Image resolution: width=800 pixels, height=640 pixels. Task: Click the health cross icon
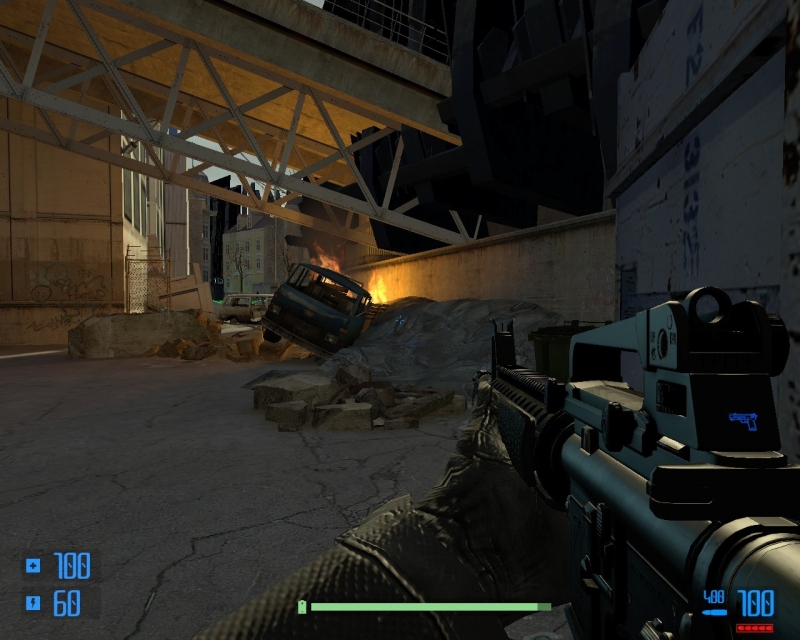pyautogui.click(x=33, y=567)
